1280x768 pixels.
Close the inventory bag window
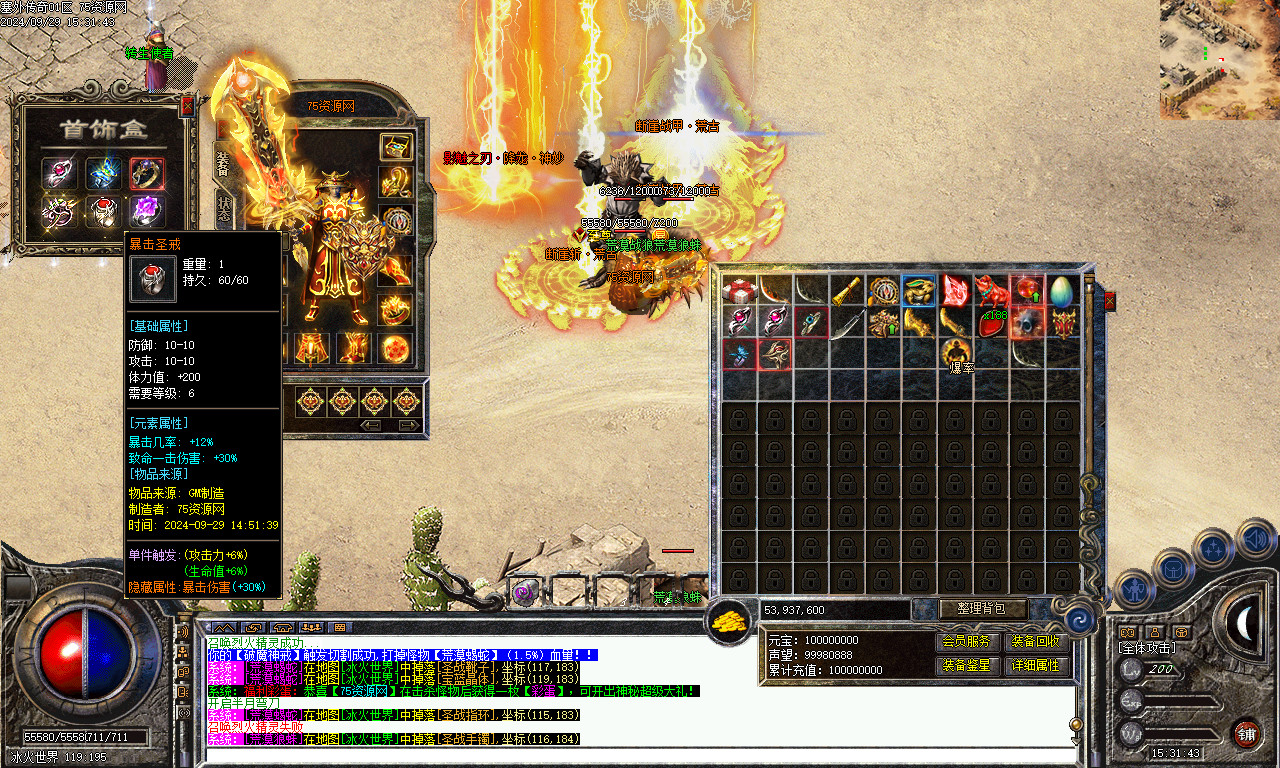tap(1109, 301)
